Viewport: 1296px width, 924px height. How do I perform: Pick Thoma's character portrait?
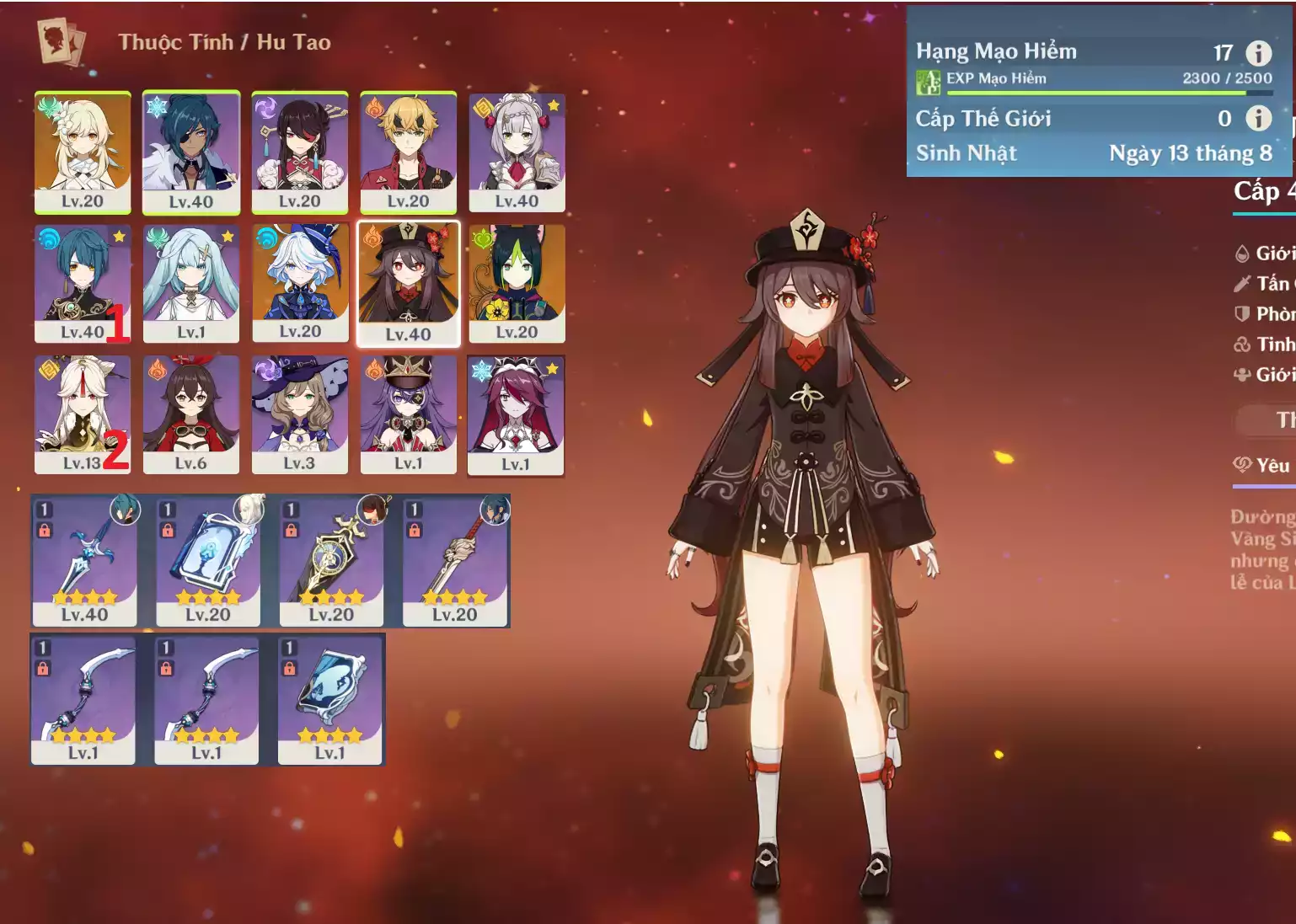[409, 152]
